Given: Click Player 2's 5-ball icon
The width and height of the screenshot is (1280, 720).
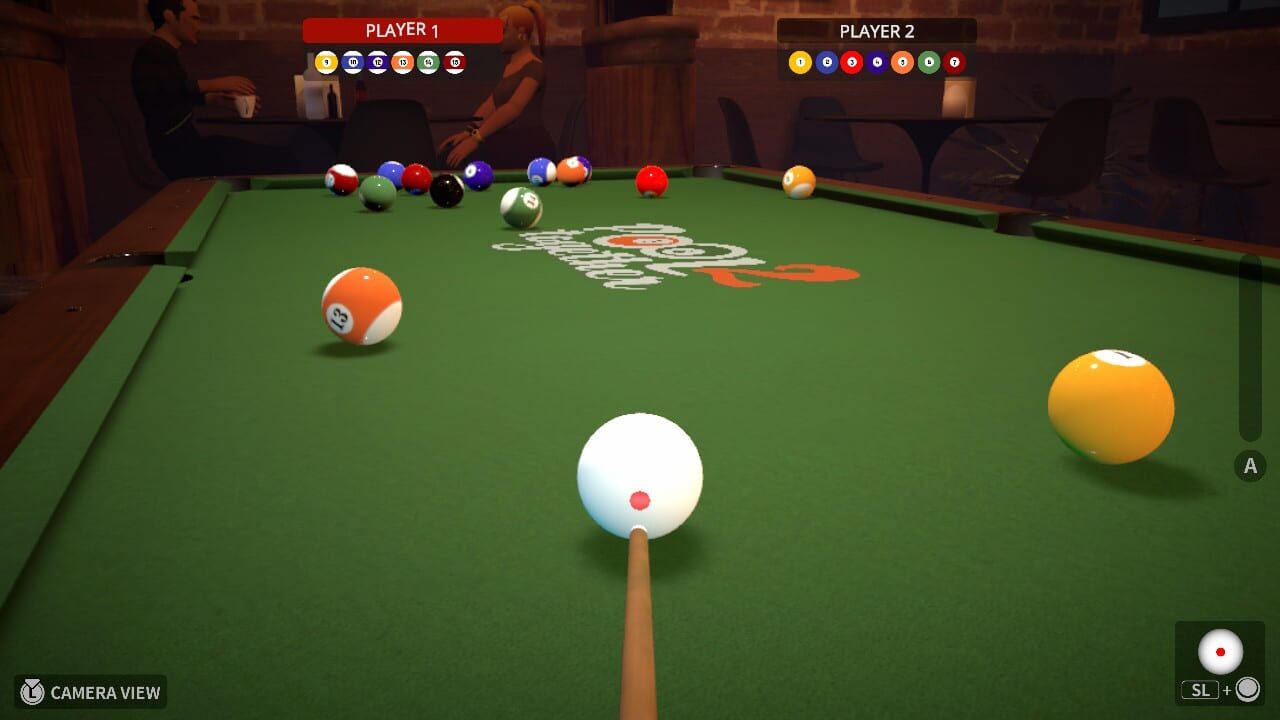Looking at the screenshot, I should point(902,61).
